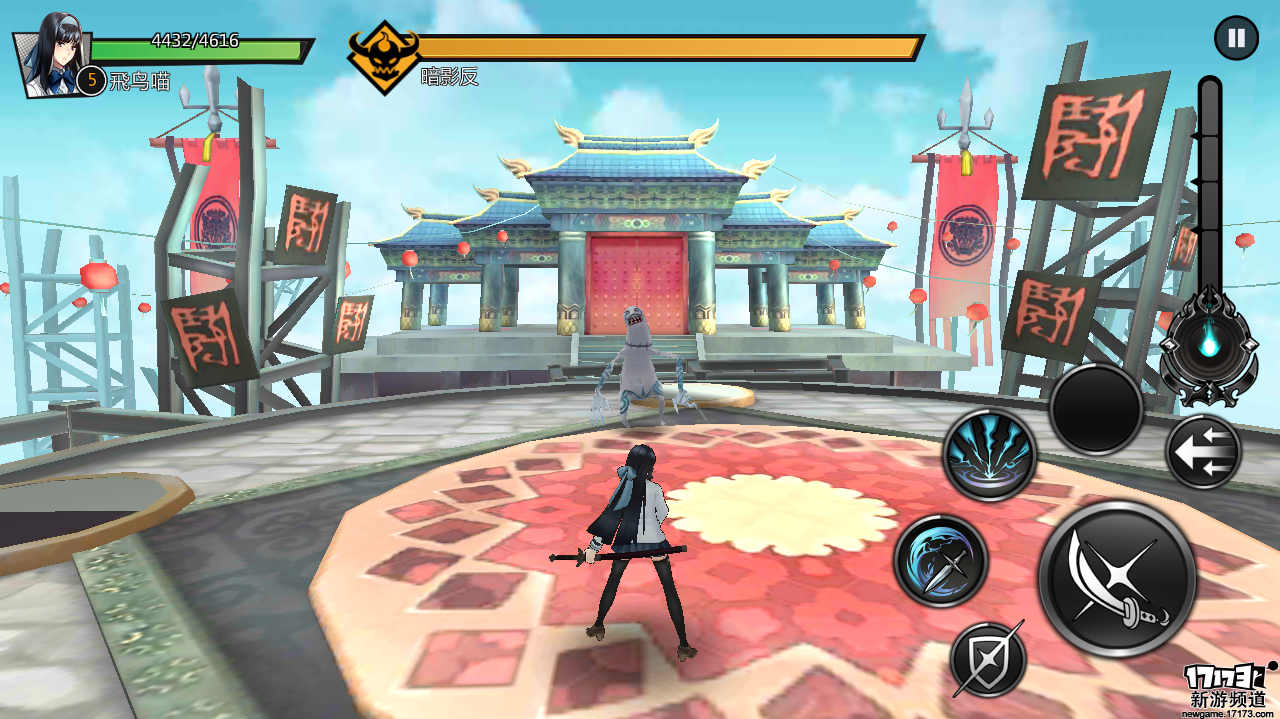The image size is (1280, 719).
Task: Tap the double-arrow dash button
Action: [1203, 452]
